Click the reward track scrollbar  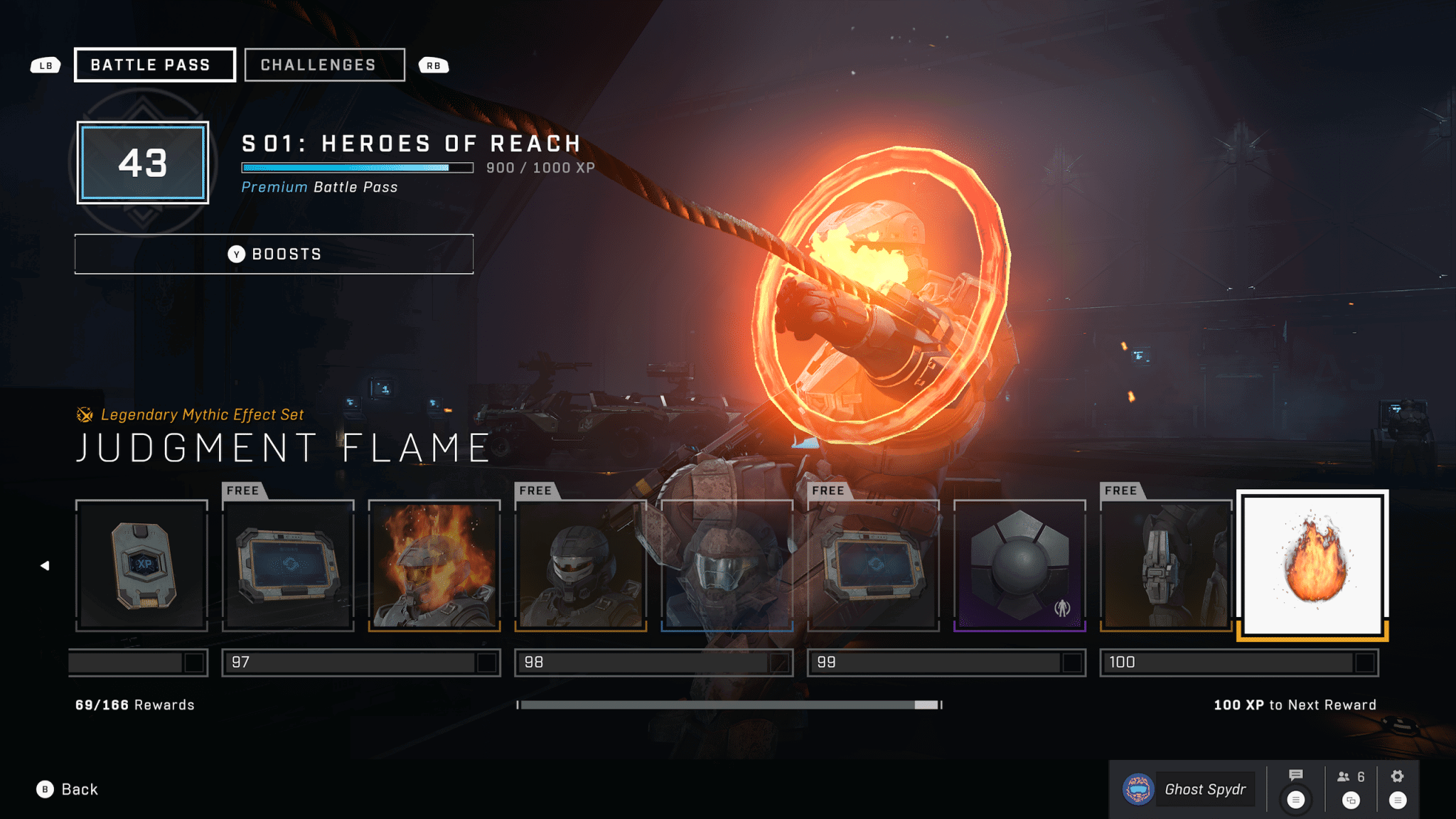point(729,705)
